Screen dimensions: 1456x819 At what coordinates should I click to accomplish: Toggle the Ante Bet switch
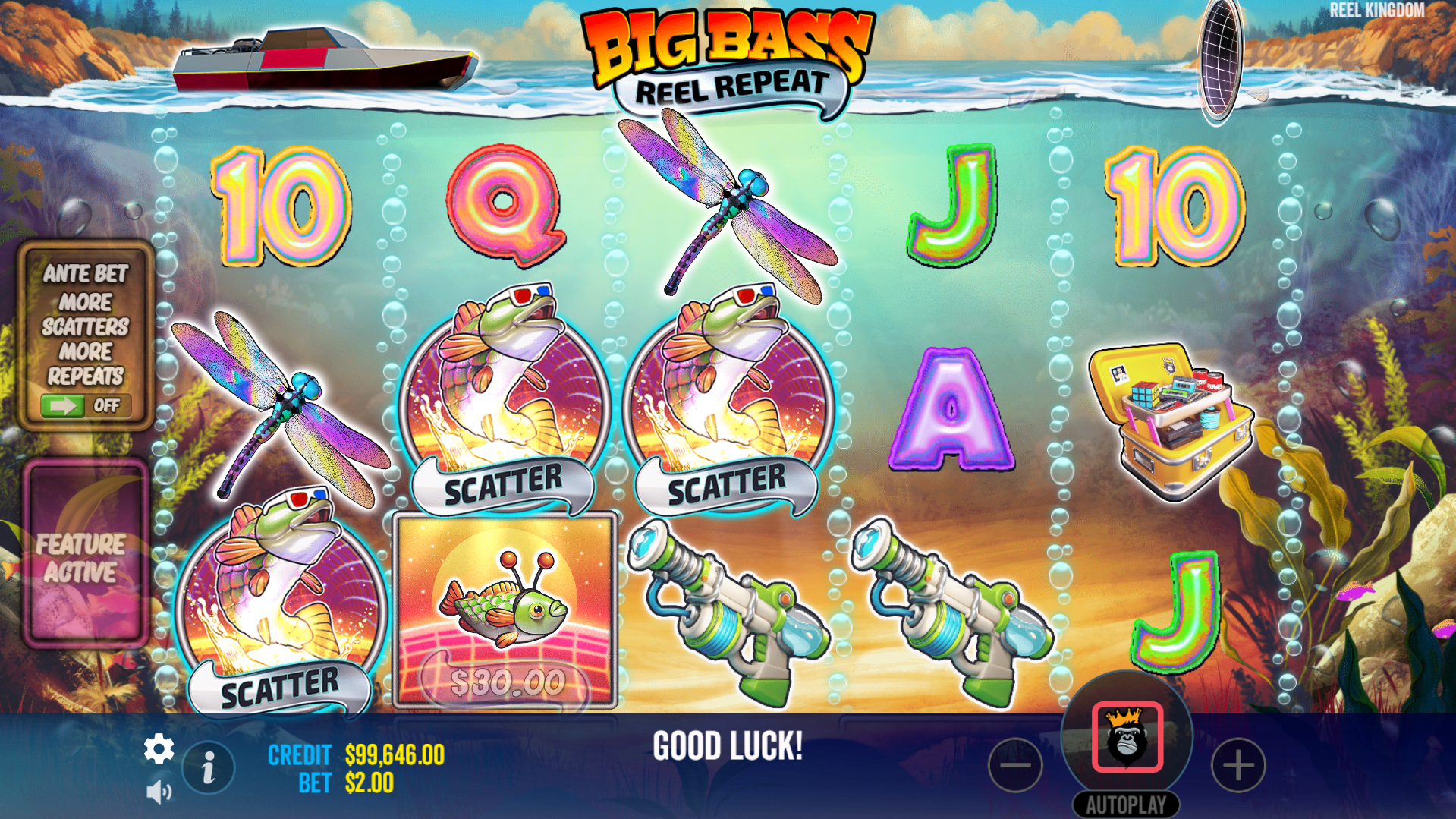pos(85,405)
